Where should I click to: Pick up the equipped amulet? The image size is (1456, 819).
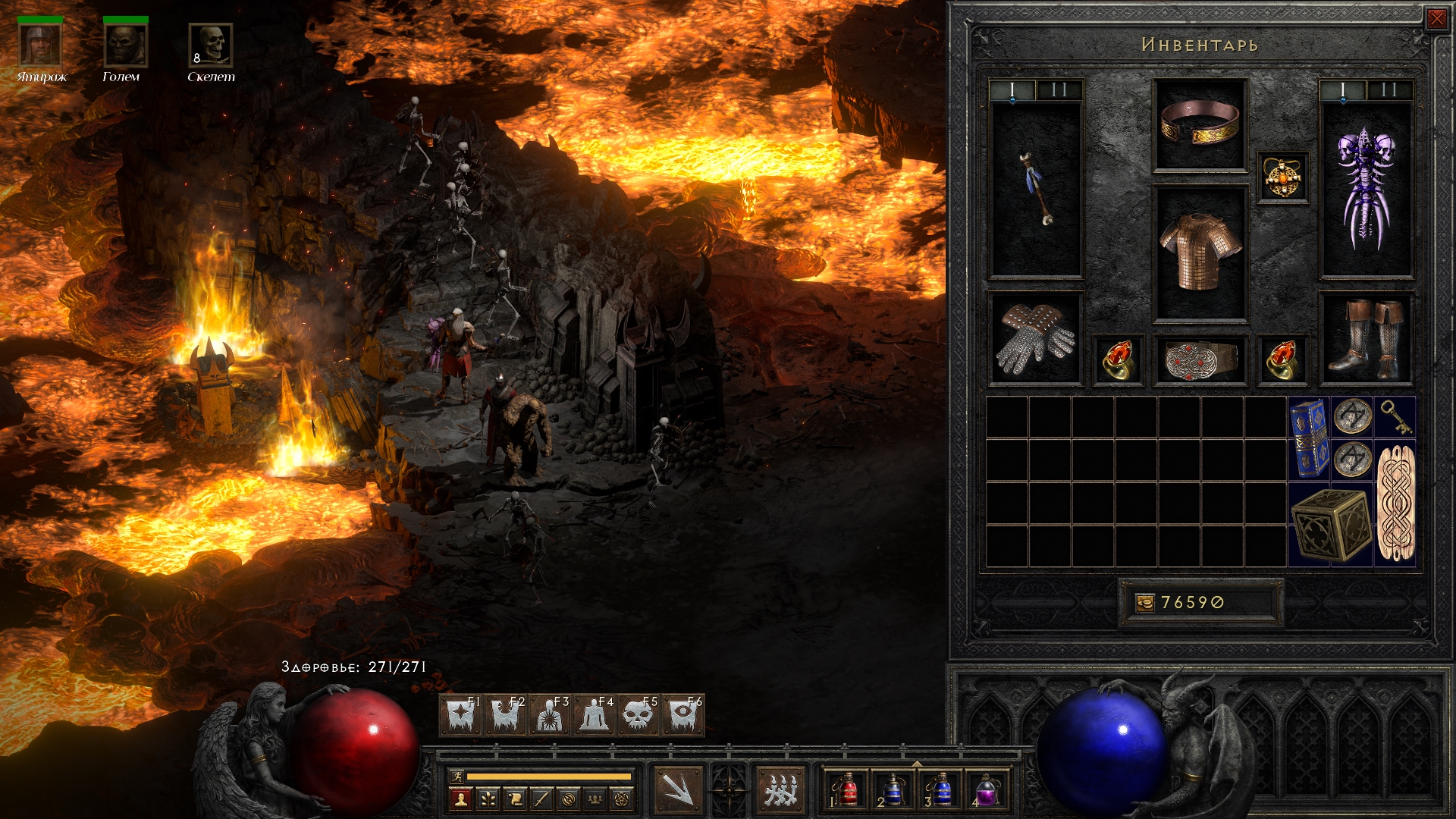pos(1282,178)
